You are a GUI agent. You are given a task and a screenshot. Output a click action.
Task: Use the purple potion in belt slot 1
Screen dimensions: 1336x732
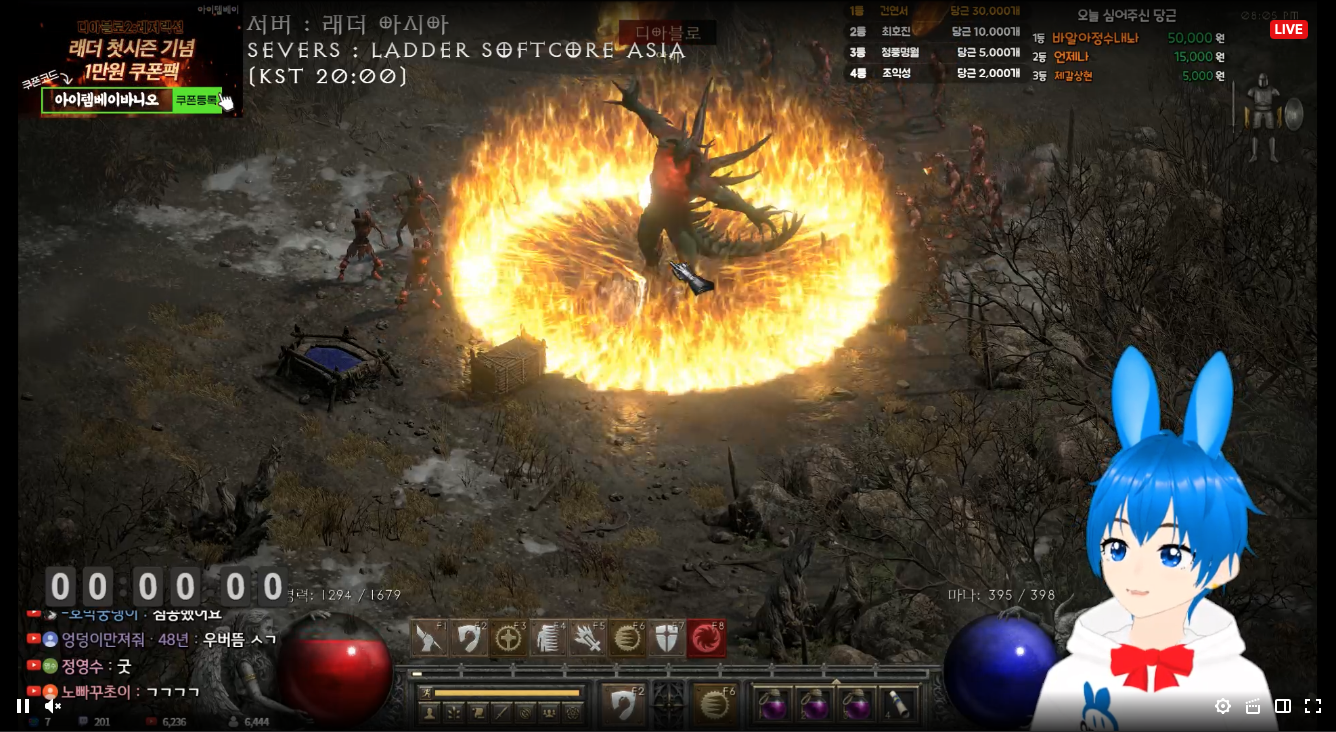coord(773,704)
